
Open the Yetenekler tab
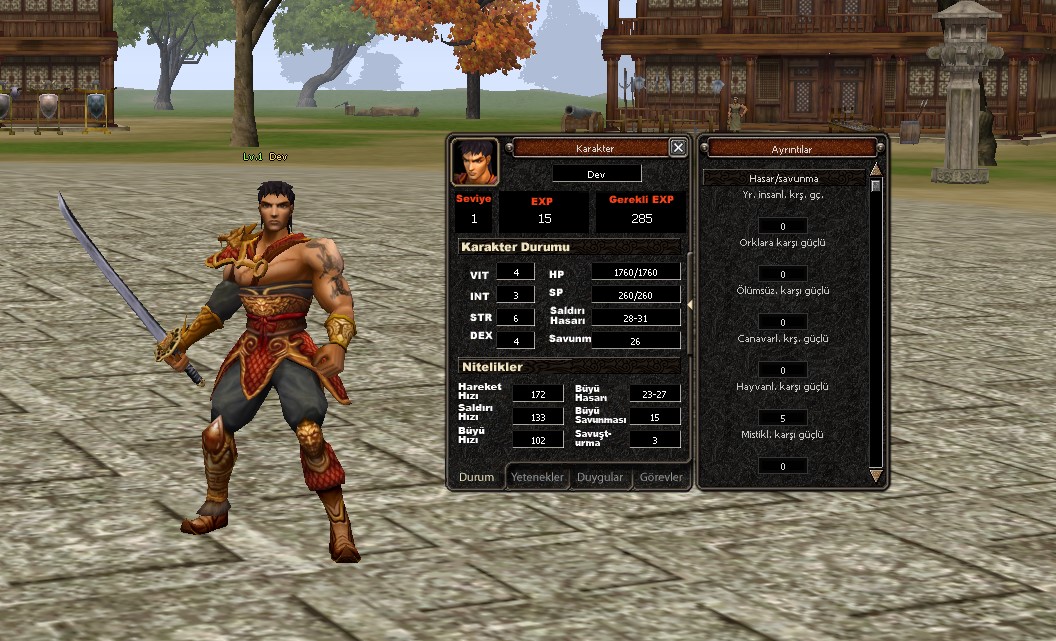538,477
